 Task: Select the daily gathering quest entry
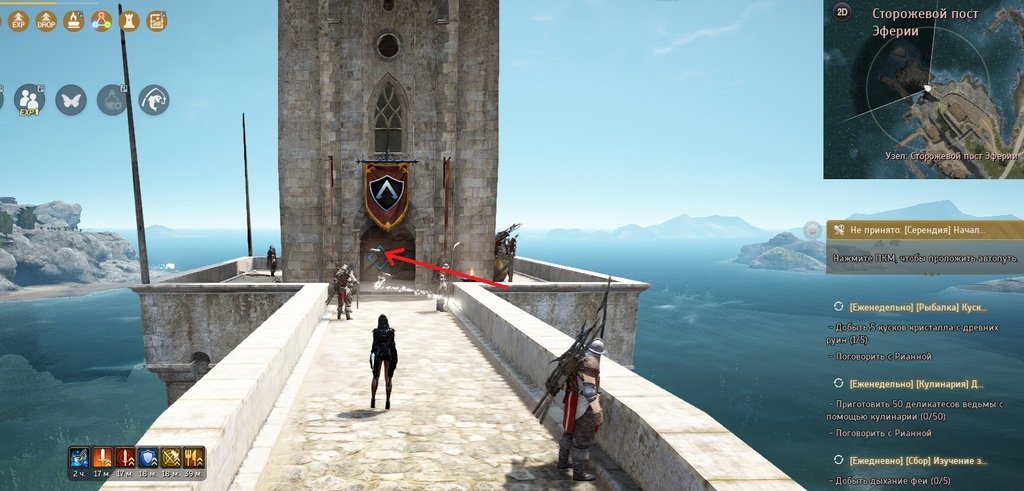tap(915, 459)
